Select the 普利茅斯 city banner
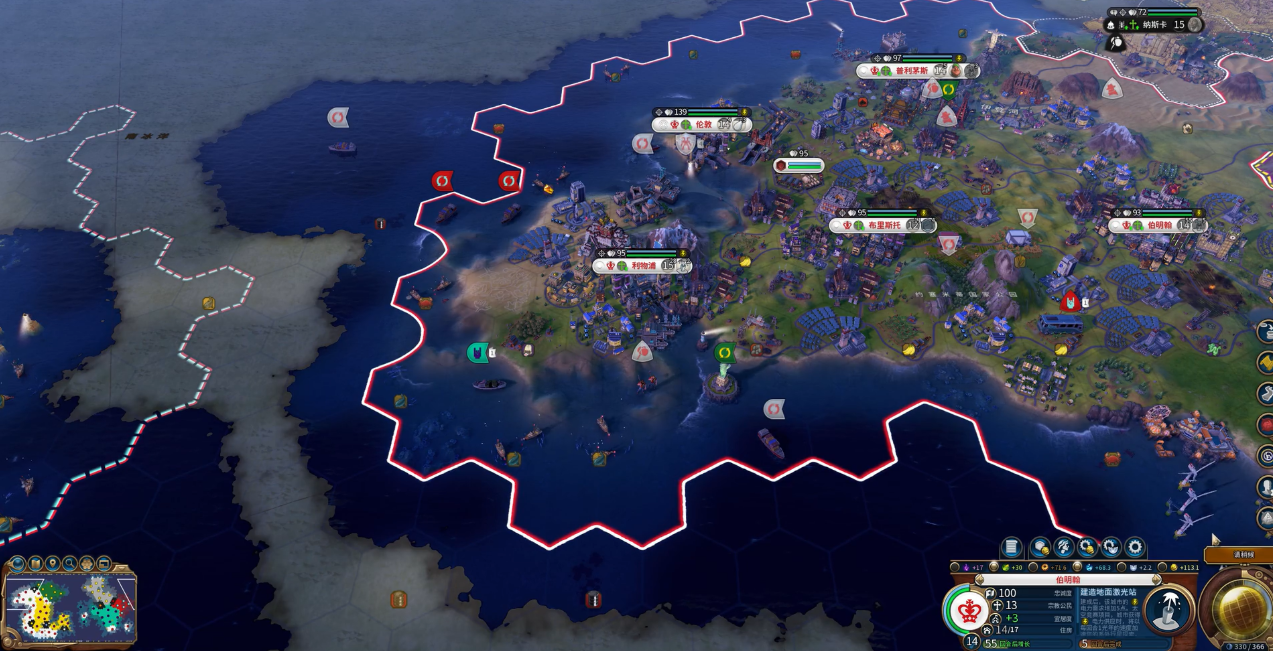1273x651 pixels. [x=910, y=71]
